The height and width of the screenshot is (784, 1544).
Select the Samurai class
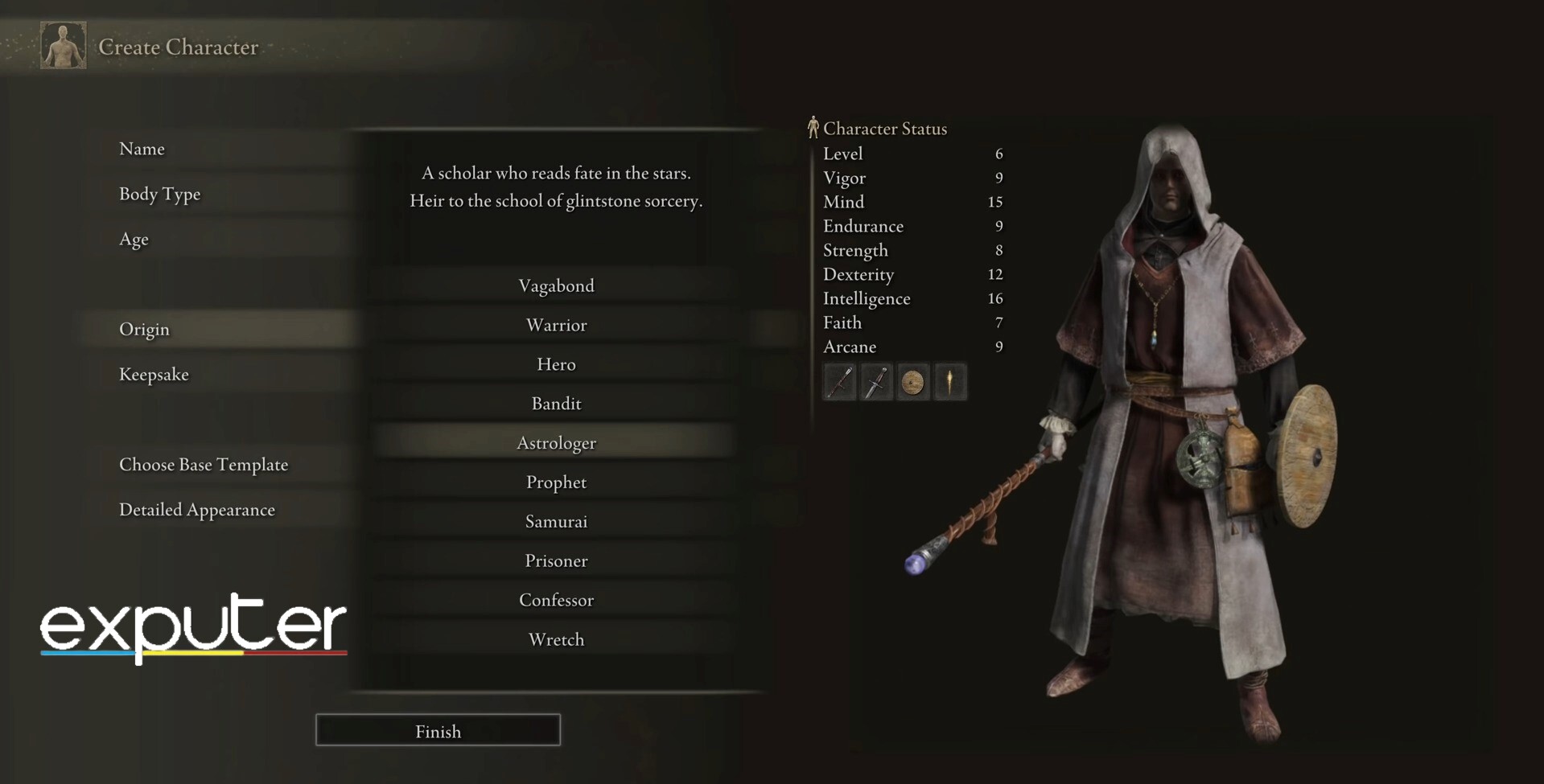pyautogui.click(x=556, y=522)
